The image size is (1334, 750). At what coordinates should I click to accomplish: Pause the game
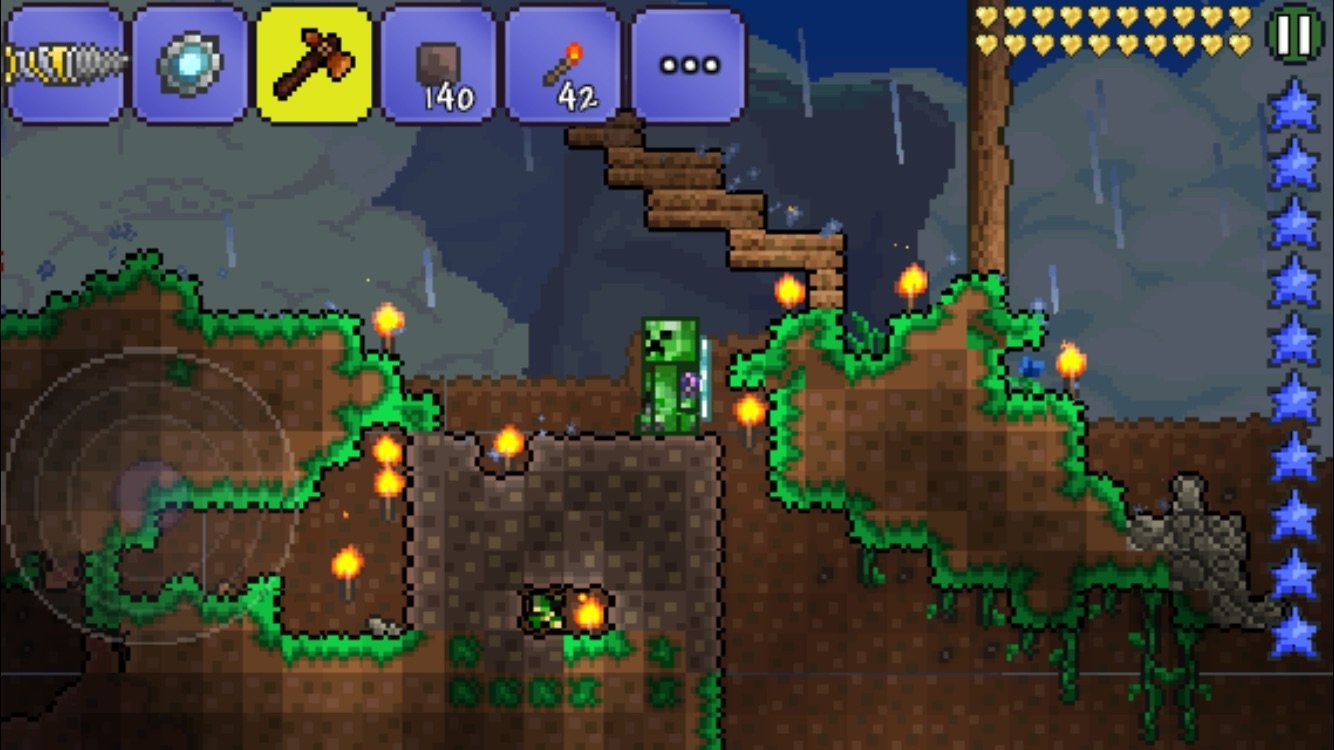coord(1295,35)
